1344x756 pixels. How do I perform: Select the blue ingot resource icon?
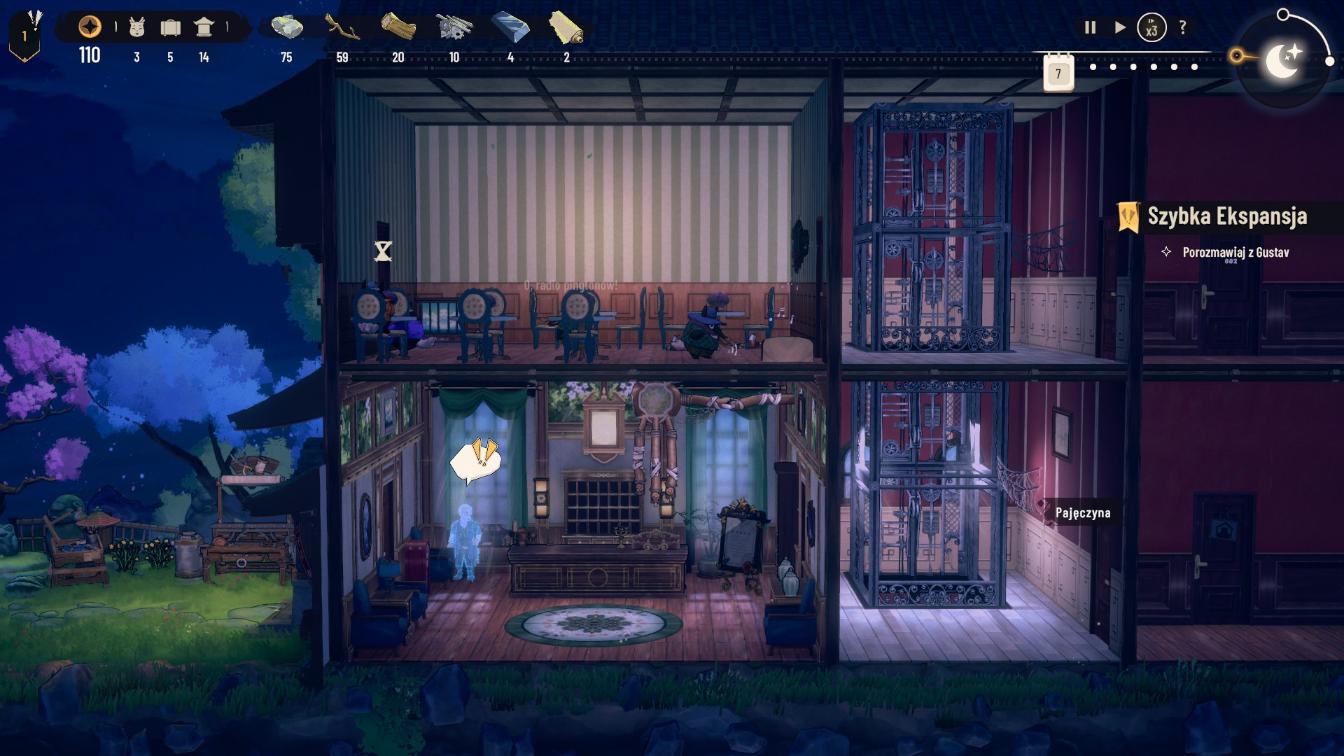[x=510, y=27]
